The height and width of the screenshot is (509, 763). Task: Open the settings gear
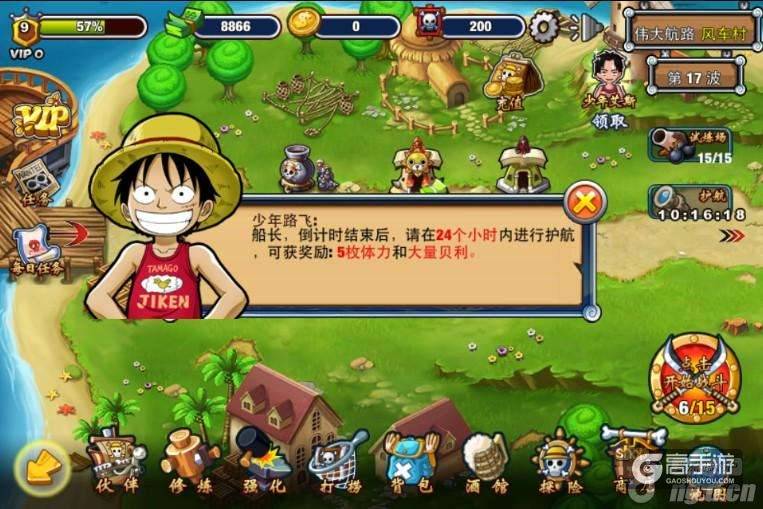tap(544, 26)
